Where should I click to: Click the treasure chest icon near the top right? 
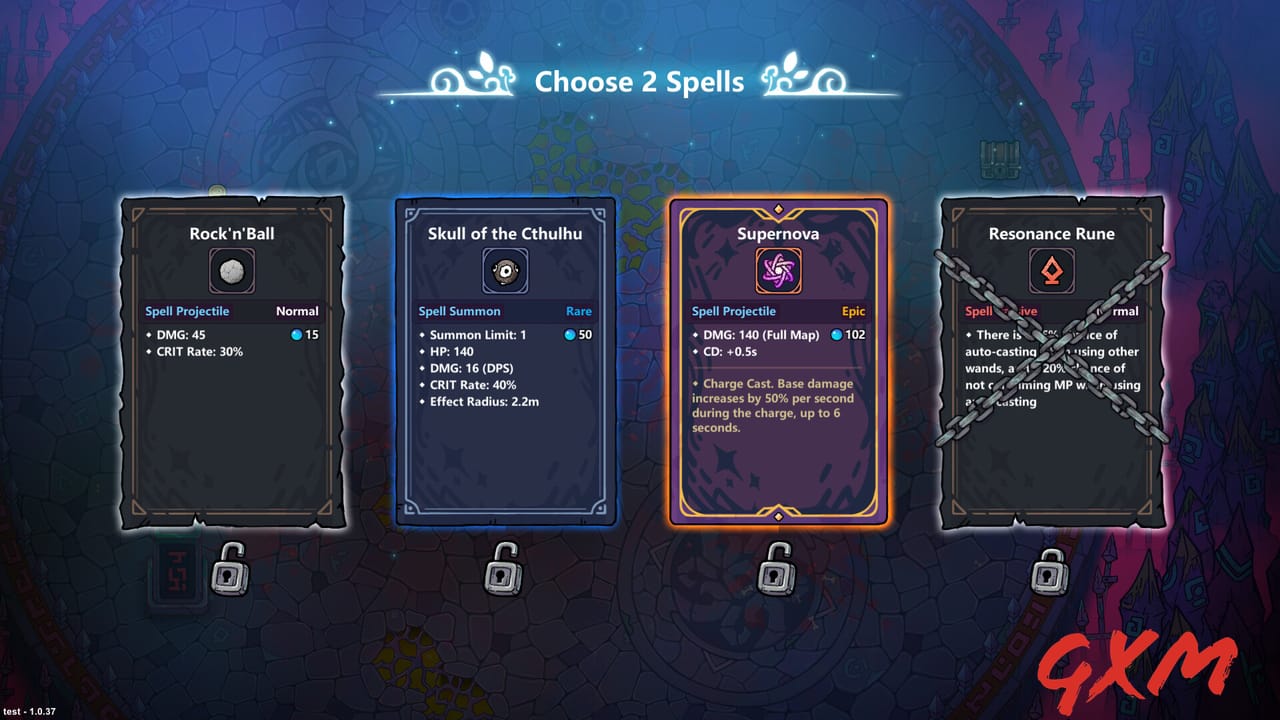[x=999, y=160]
